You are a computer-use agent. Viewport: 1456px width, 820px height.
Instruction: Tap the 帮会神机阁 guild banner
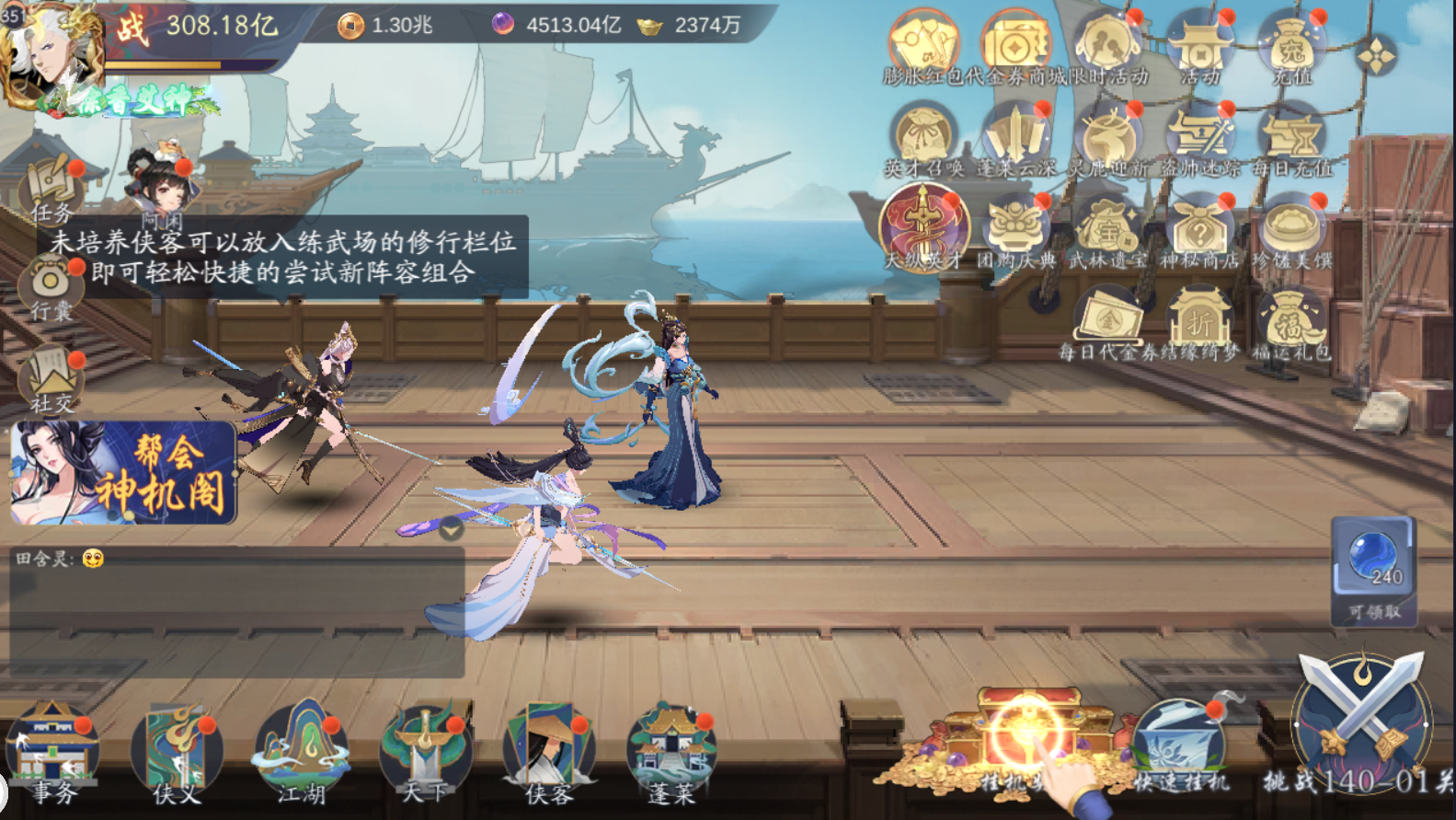pos(123,473)
